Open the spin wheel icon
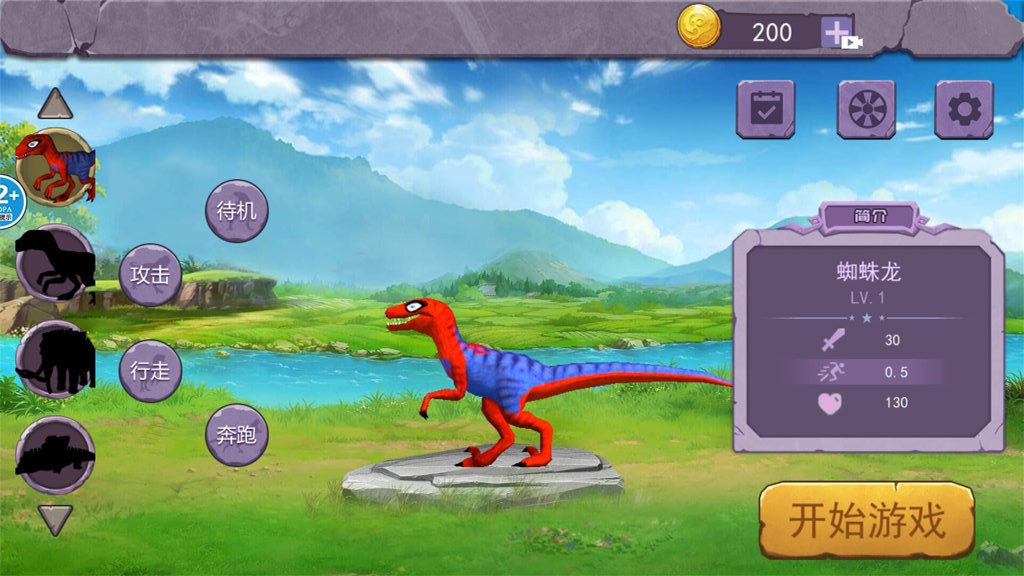 [865, 109]
